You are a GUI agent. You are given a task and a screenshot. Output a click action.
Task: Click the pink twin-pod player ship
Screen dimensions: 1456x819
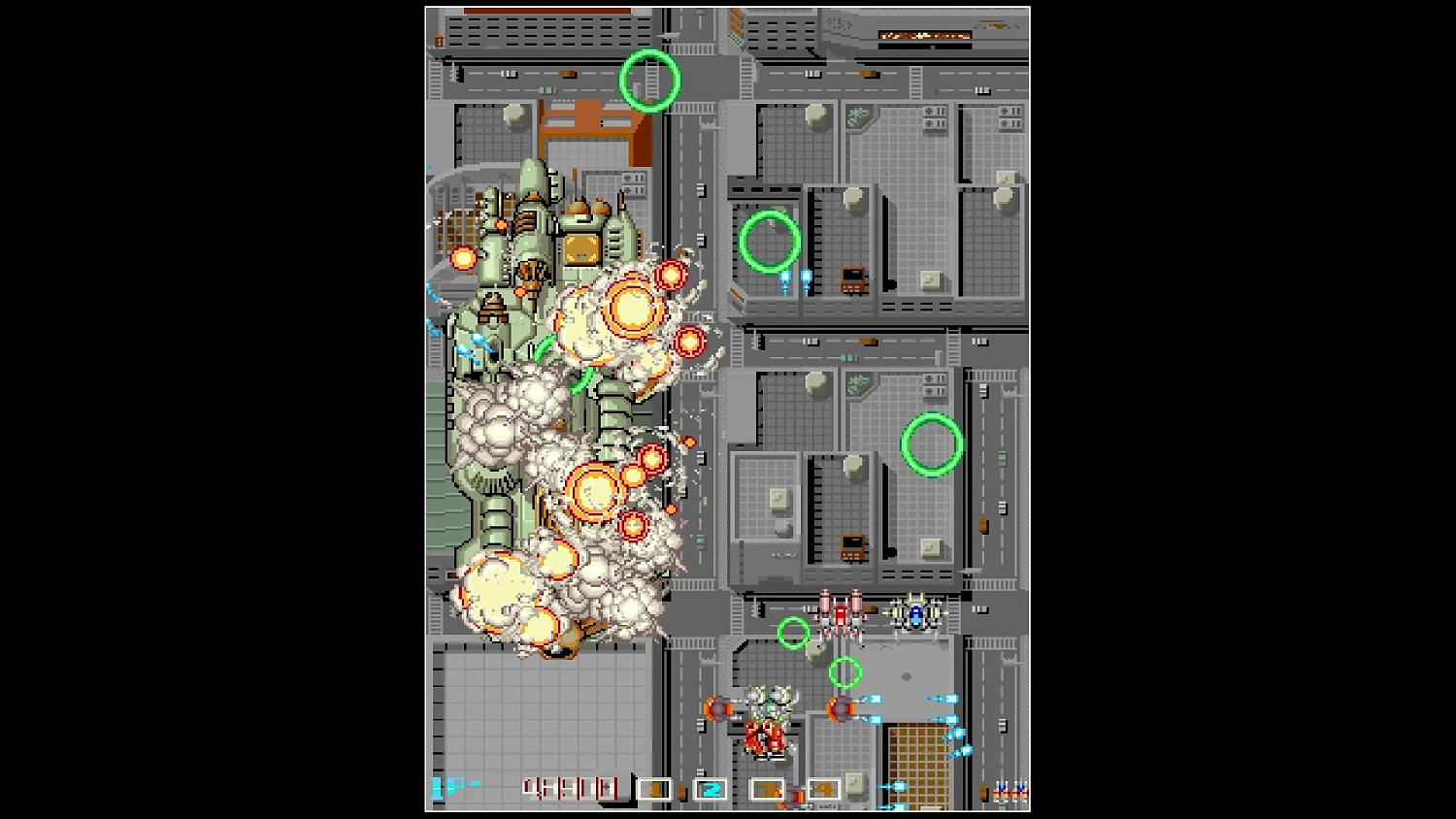(x=841, y=615)
